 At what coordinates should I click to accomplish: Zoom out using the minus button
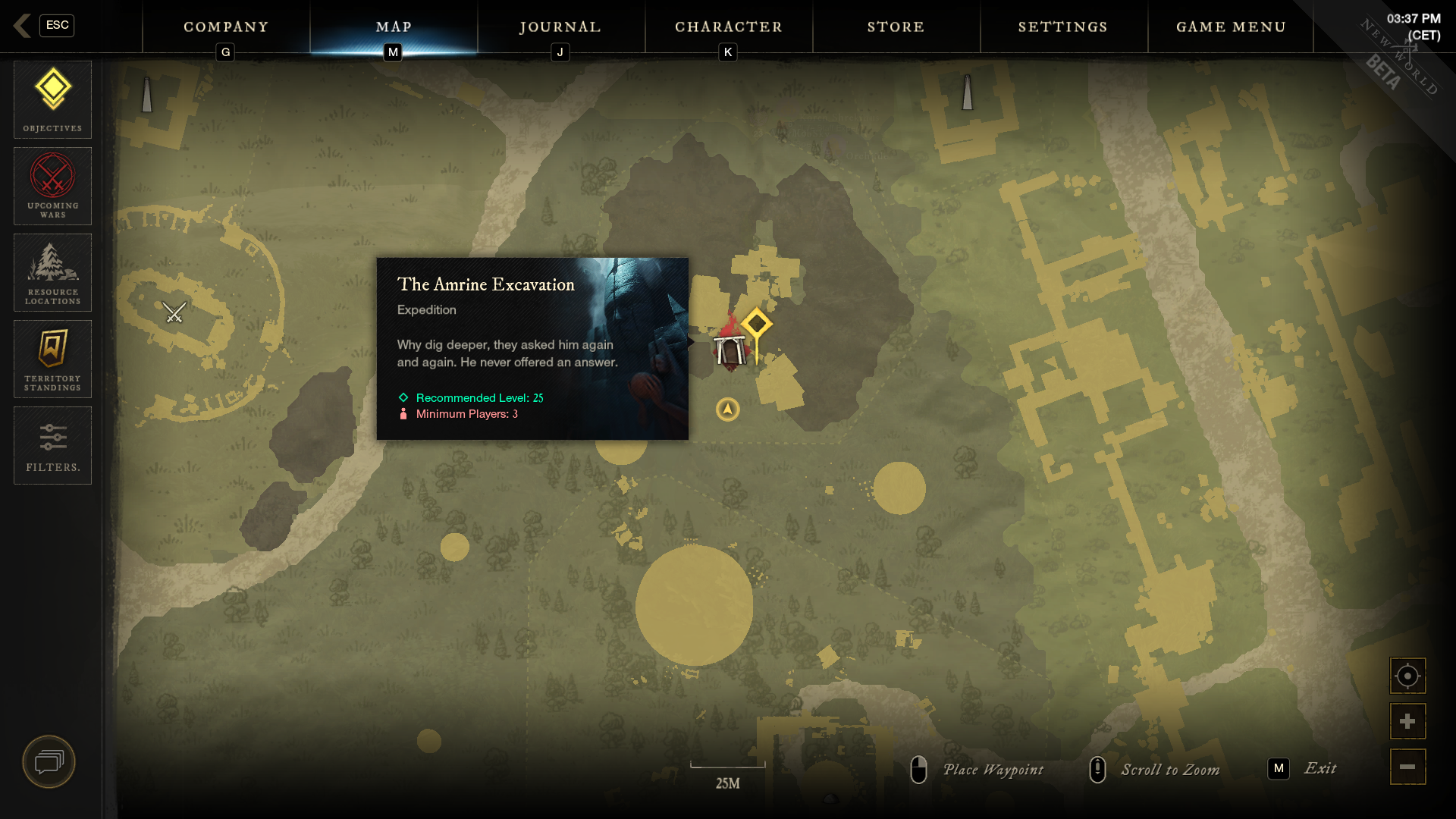click(x=1407, y=767)
